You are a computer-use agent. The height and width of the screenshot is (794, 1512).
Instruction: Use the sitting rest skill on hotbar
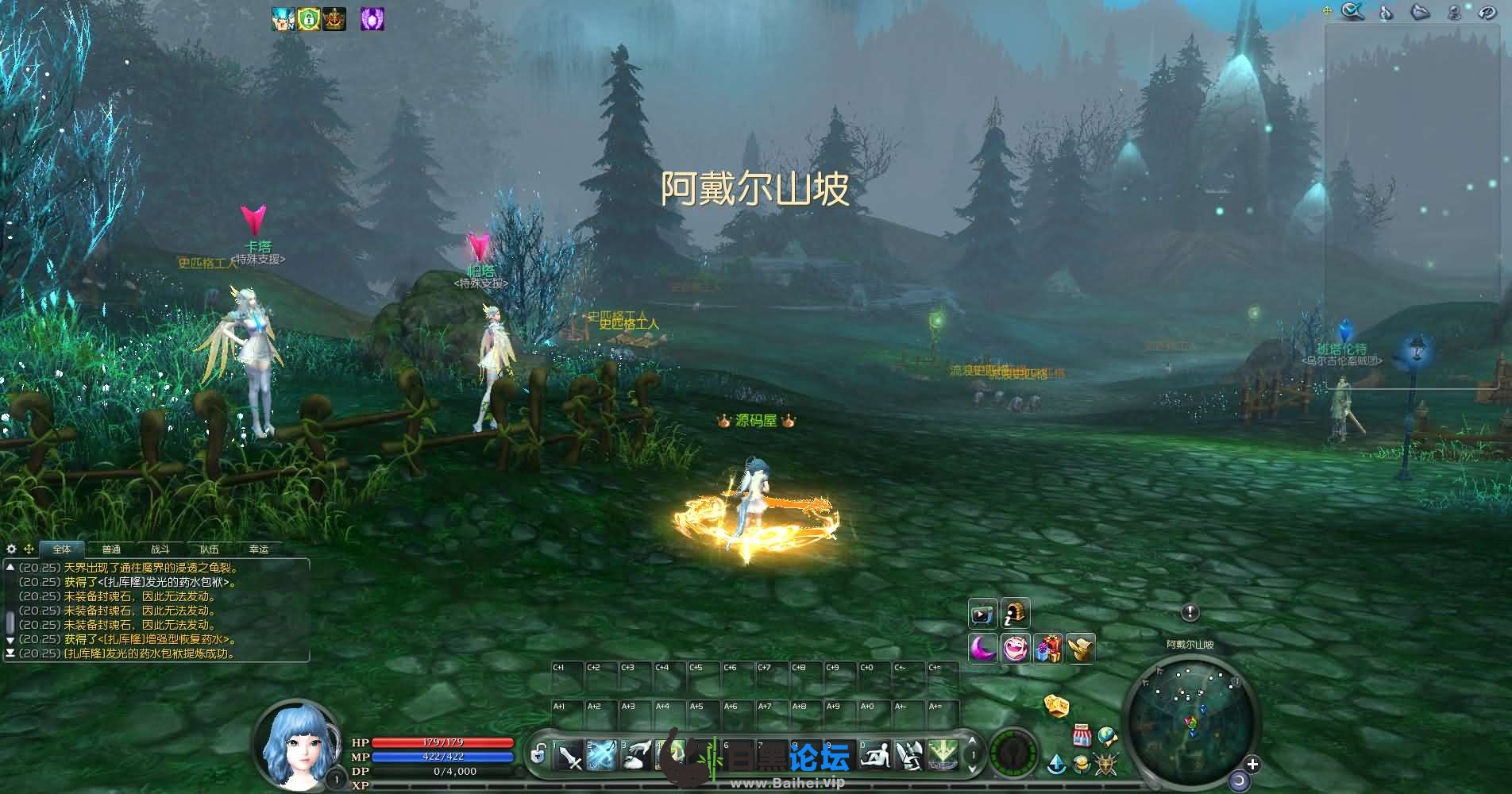click(x=876, y=755)
